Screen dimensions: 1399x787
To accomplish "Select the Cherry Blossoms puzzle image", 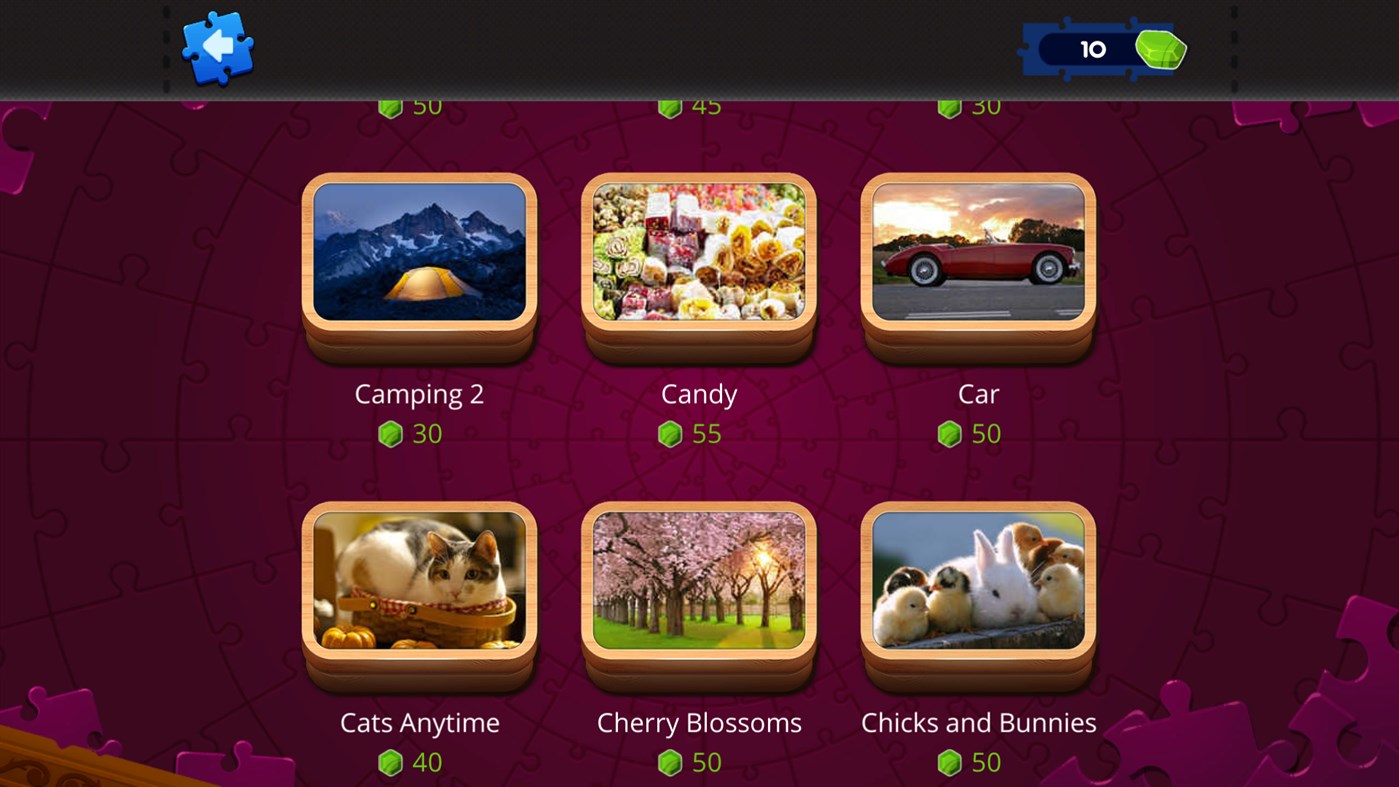I will (698, 580).
